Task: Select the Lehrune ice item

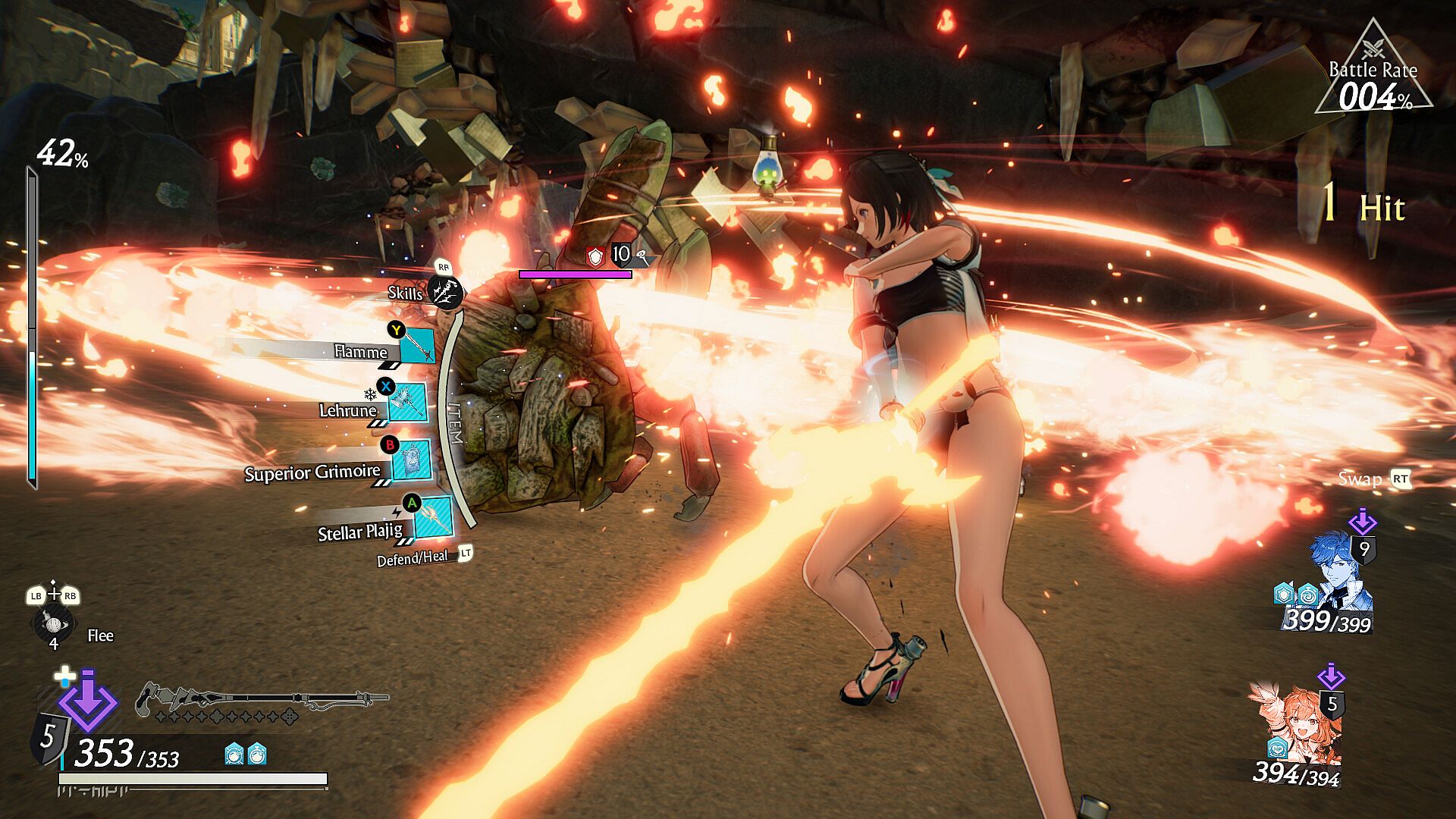Action: [x=407, y=403]
